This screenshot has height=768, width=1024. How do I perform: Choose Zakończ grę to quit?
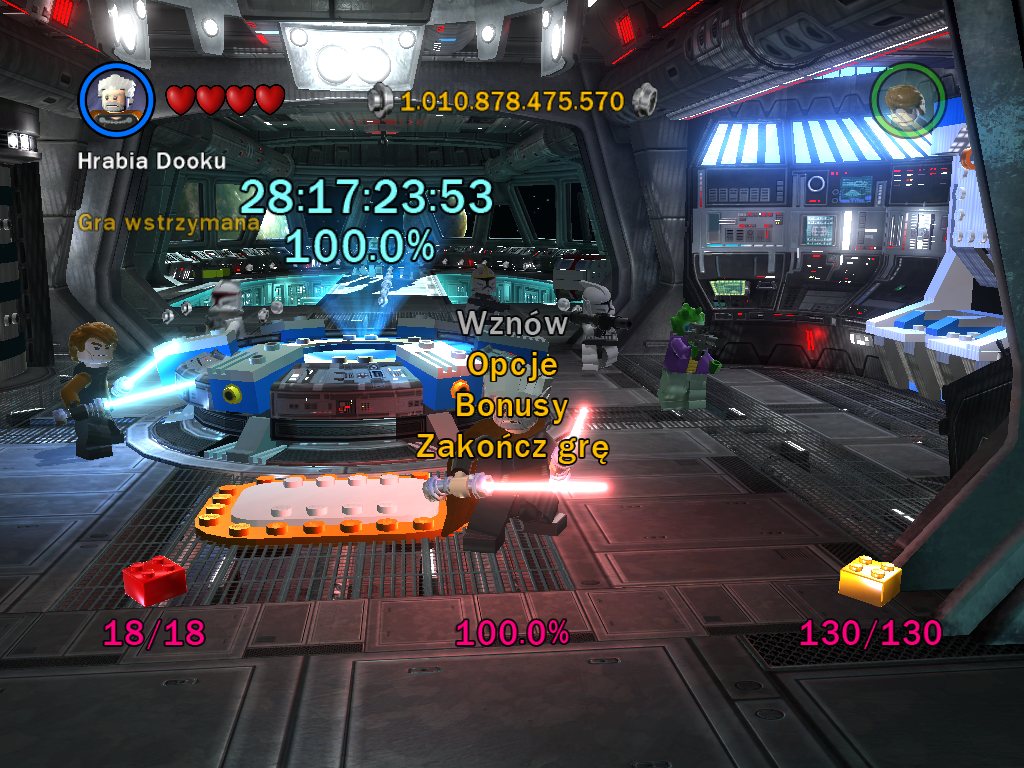512,447
